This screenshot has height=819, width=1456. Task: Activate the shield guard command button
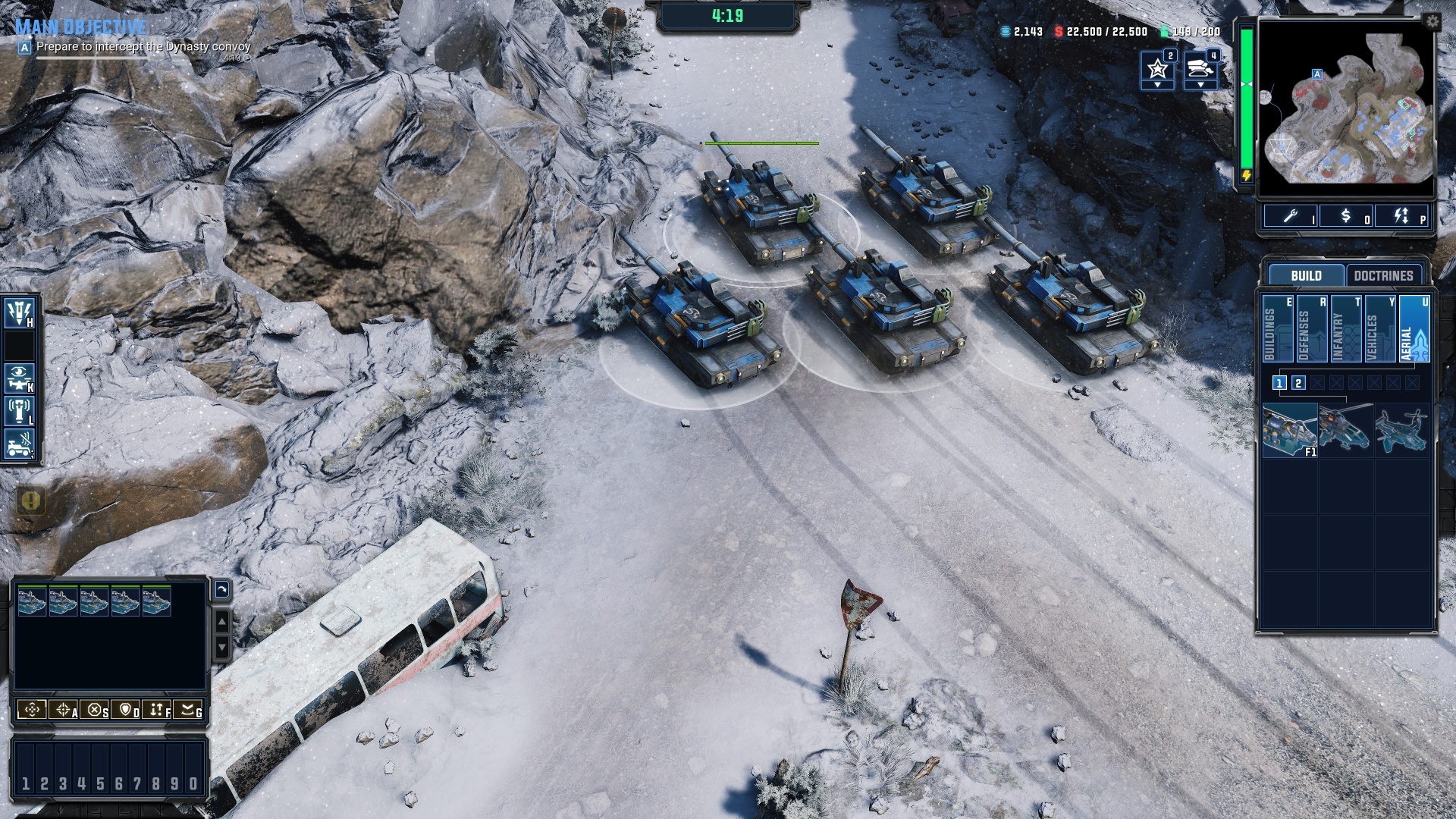(126, 710)
